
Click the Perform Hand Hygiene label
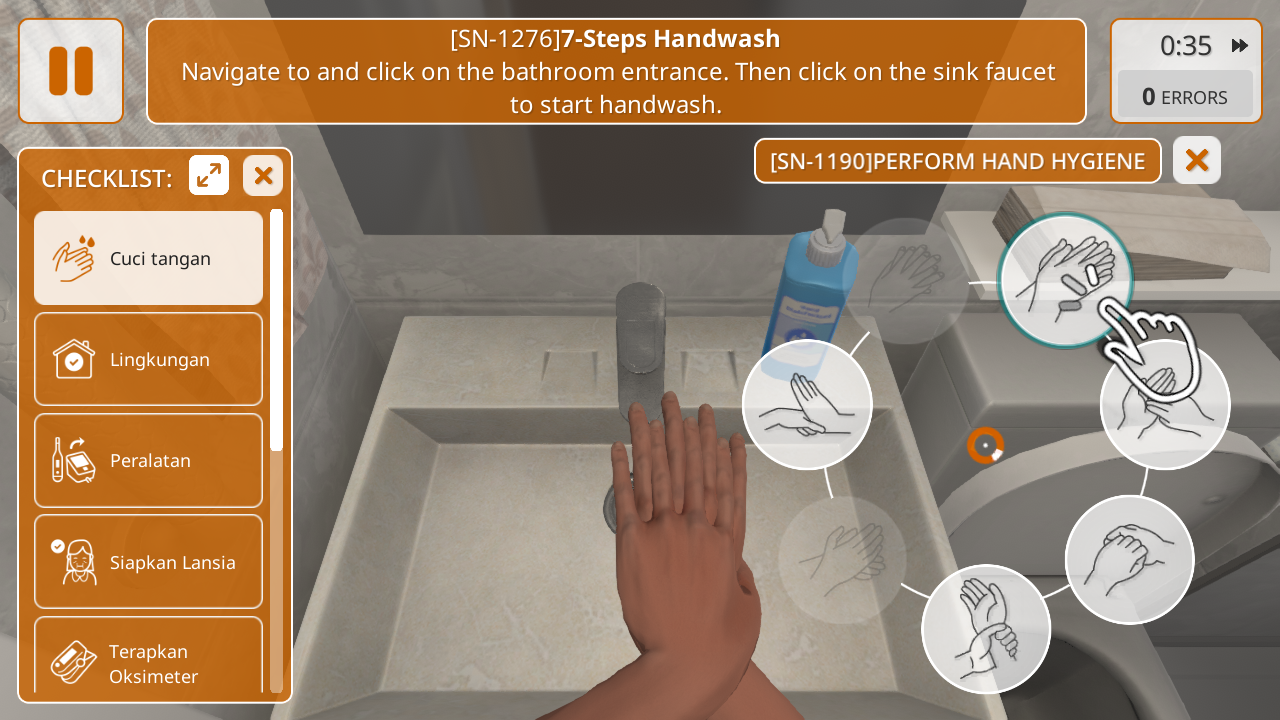click(x=957, y=161)
